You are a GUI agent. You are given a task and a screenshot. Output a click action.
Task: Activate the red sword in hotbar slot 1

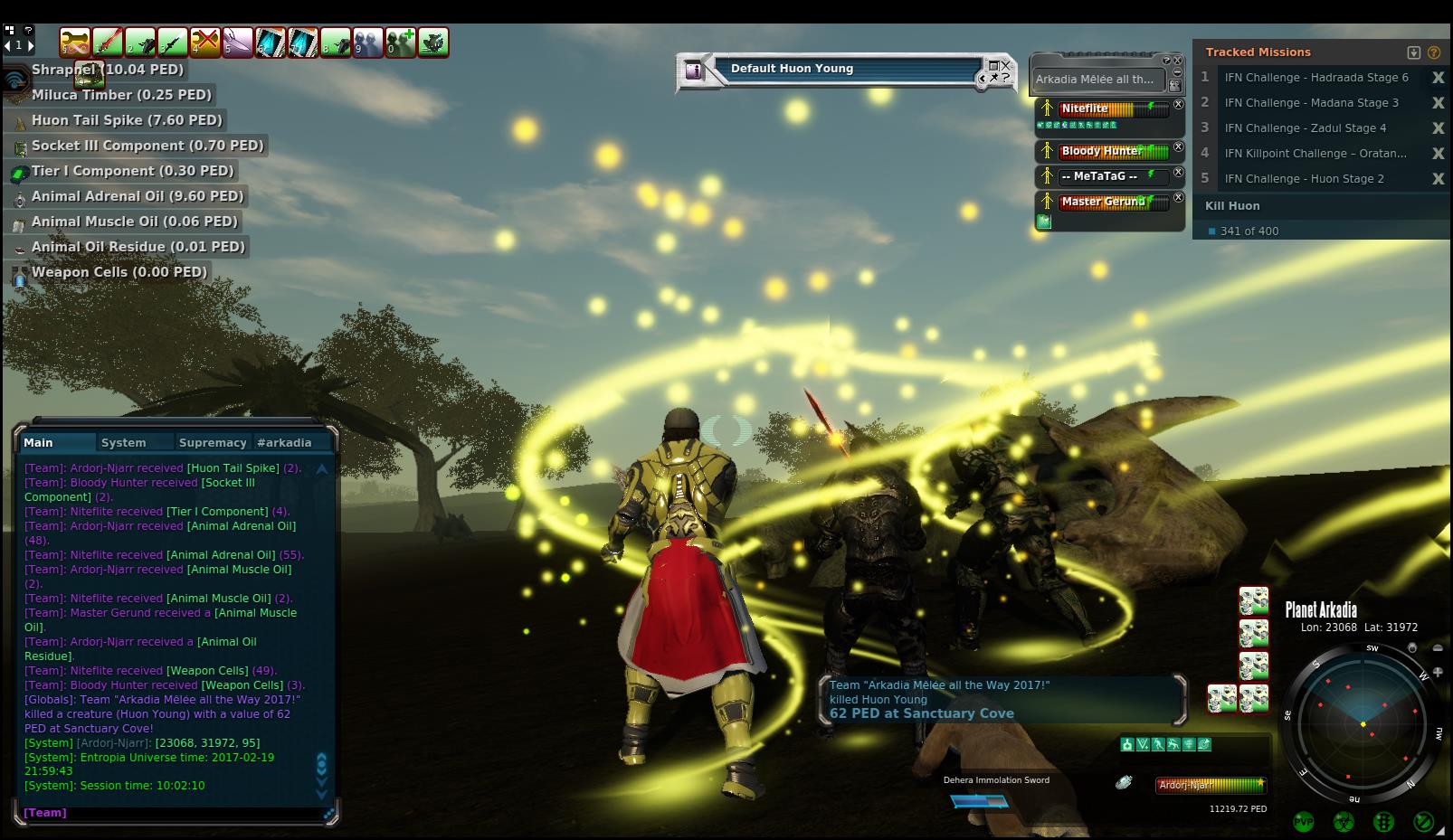coord(108,42)
